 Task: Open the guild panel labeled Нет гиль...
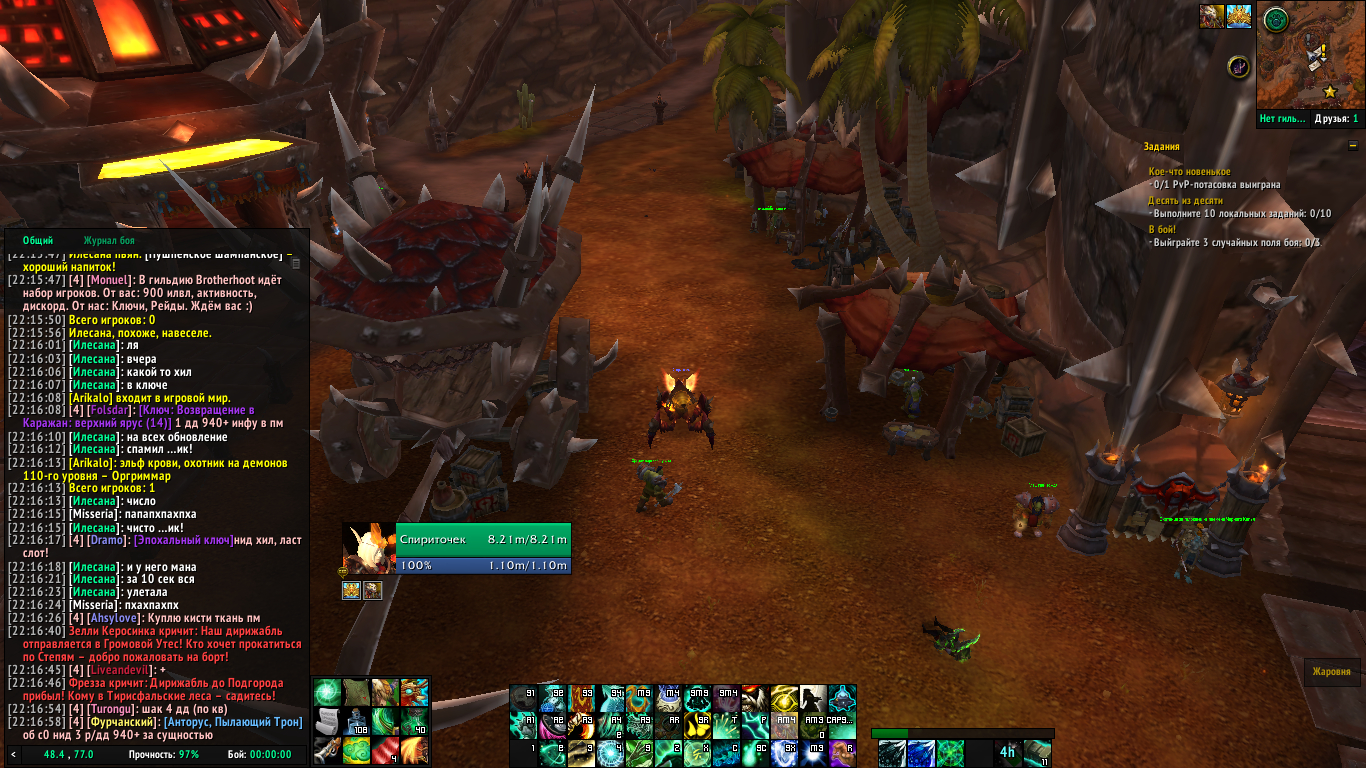coord(1283,119)
